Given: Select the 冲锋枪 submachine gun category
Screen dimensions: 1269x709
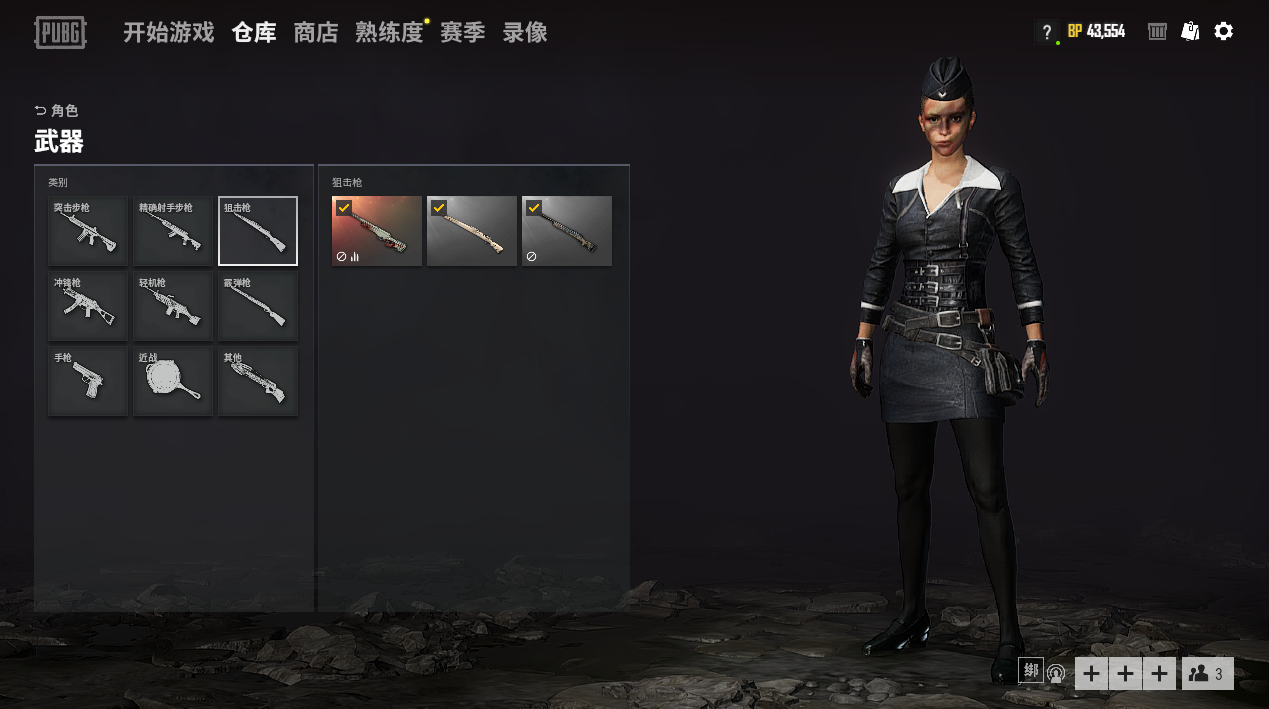Looking at the screenshot, I should tap(88, 306).
